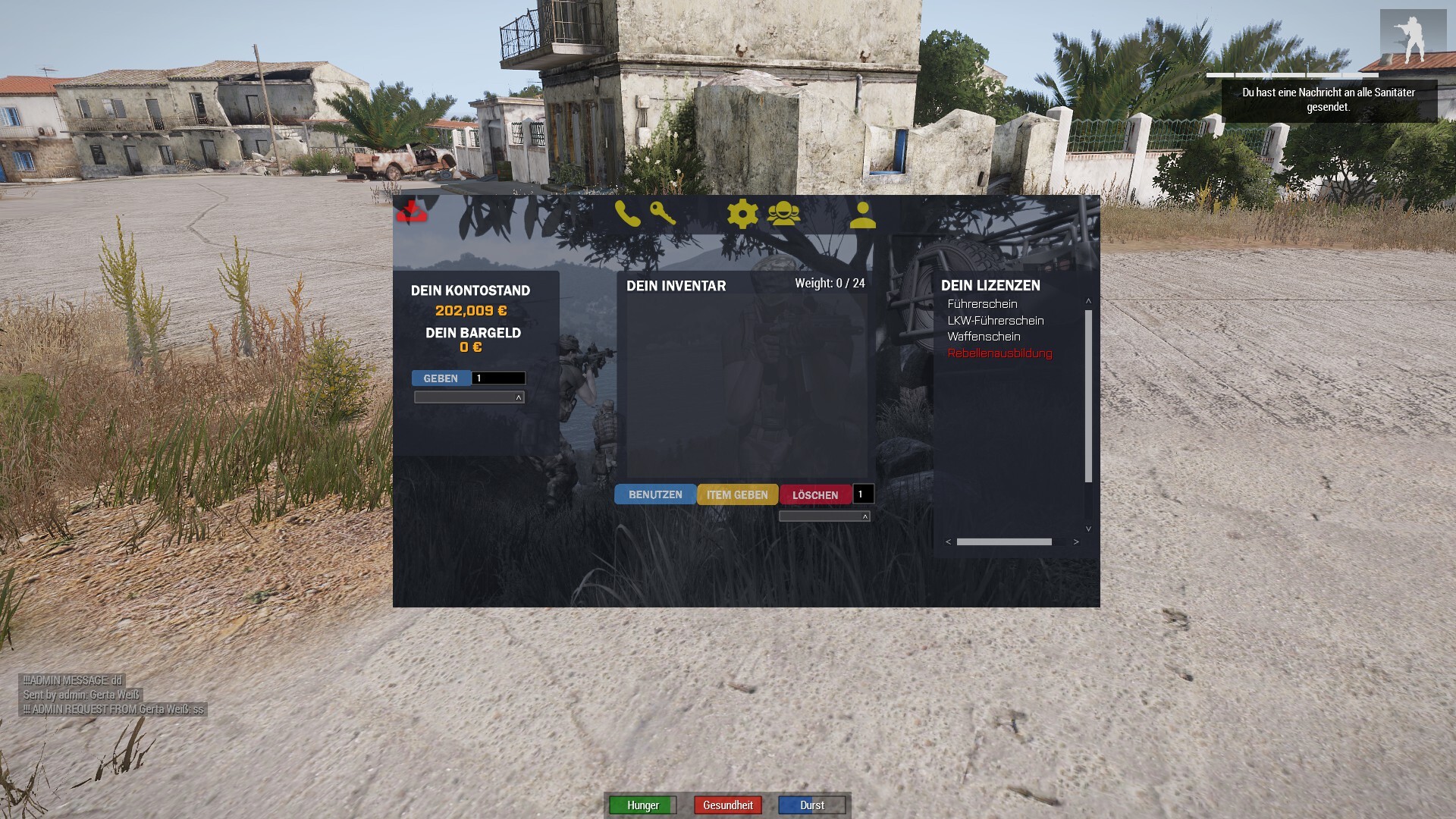Choose the Waffenschein license entry
Image resolution: width=1456 pixels, height=819 pixels.
[984, 337]
